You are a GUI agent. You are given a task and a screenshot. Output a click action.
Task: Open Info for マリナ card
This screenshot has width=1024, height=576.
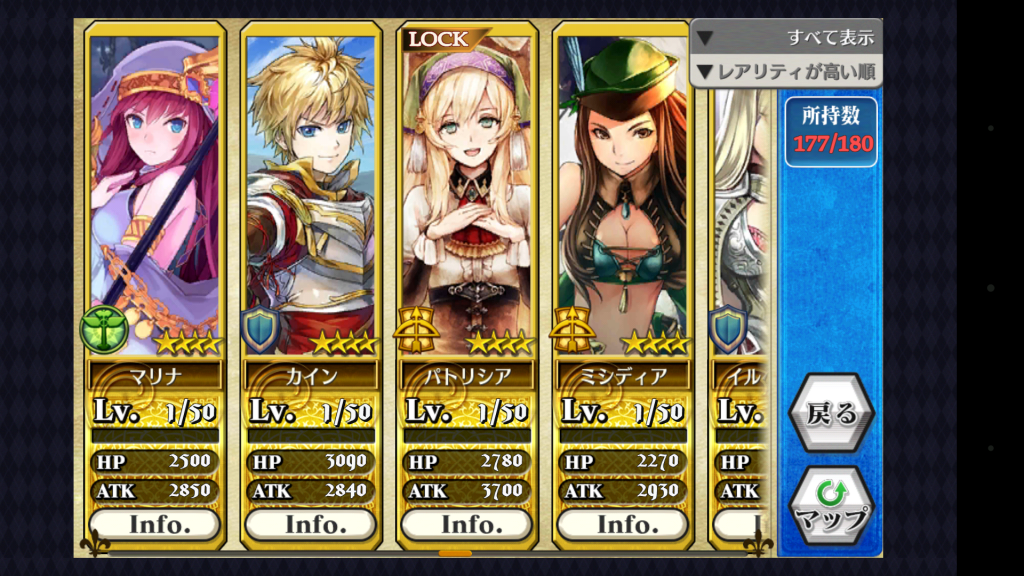click(155, 524)
